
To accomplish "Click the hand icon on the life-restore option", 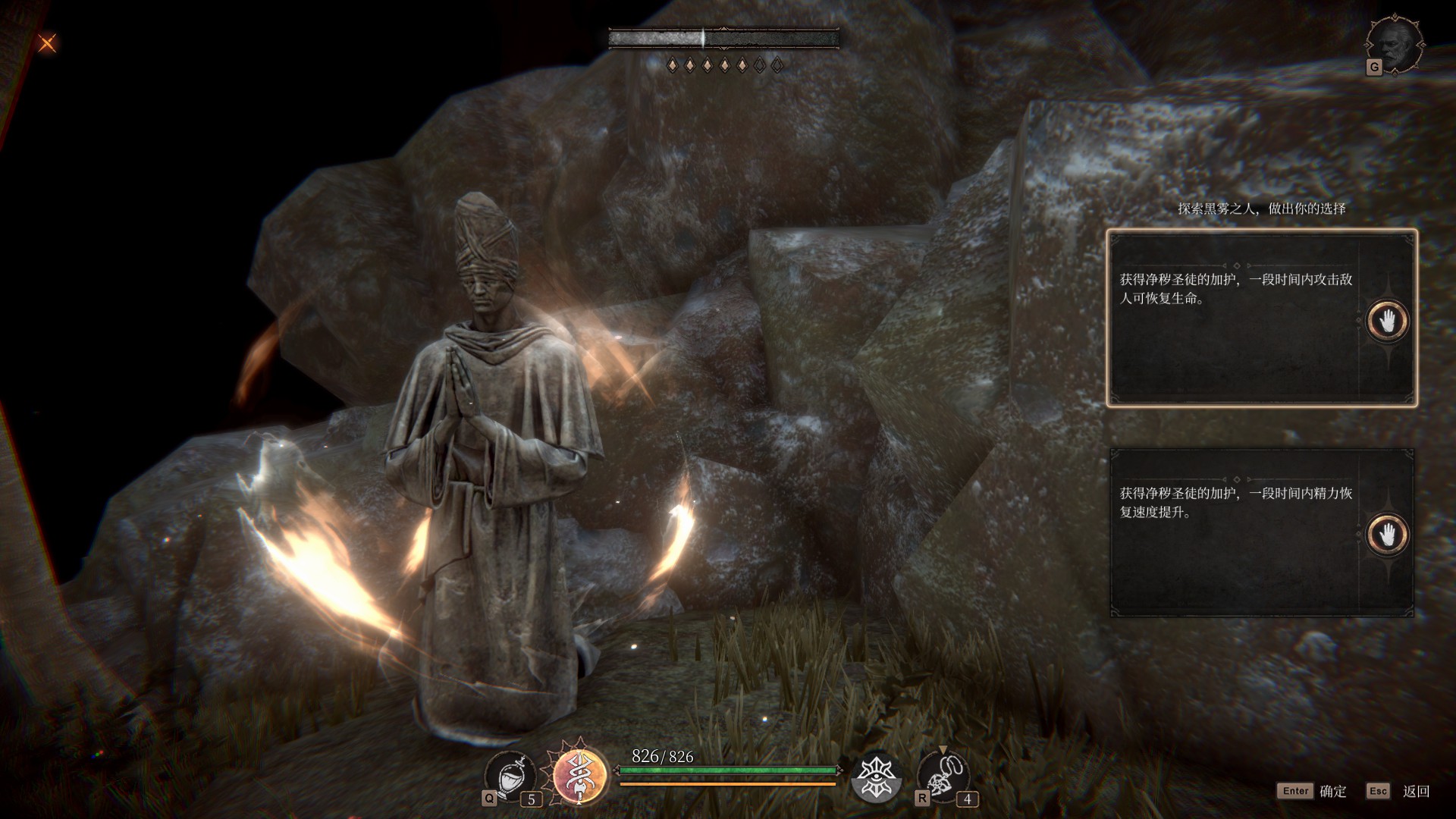I will (x=1387, y=321).
